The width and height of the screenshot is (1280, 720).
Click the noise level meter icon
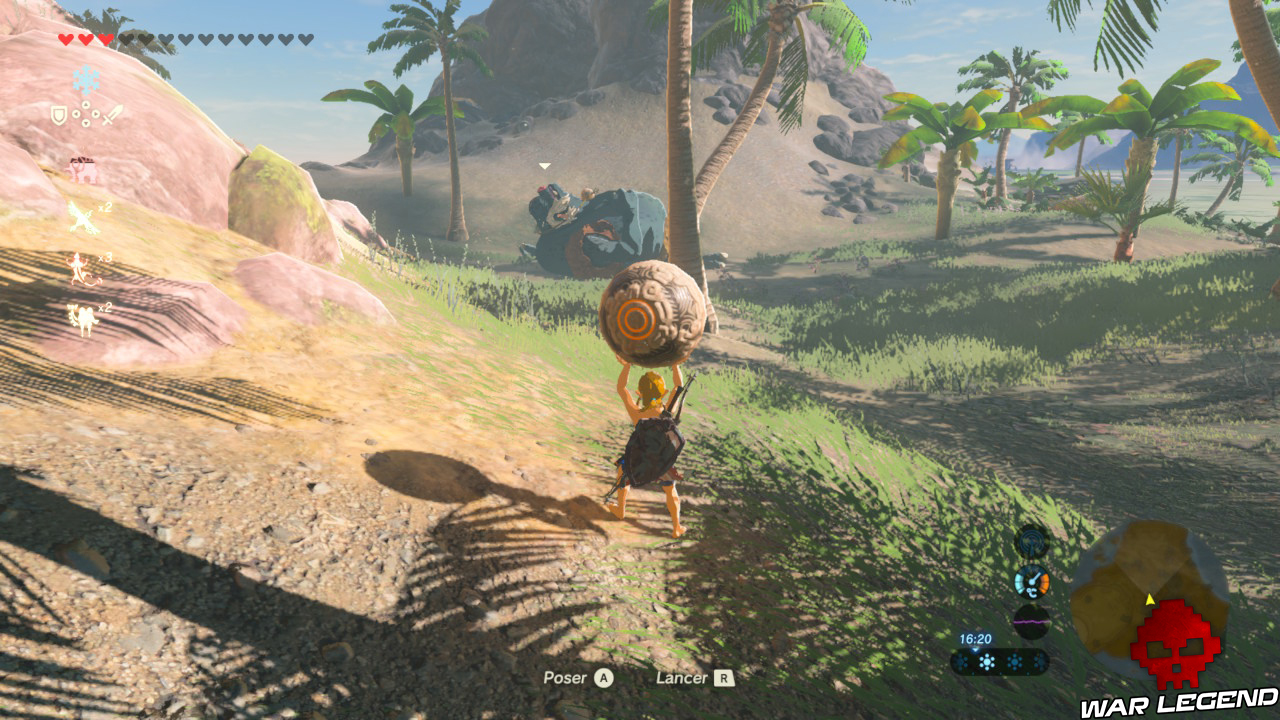pos(1031,622)
